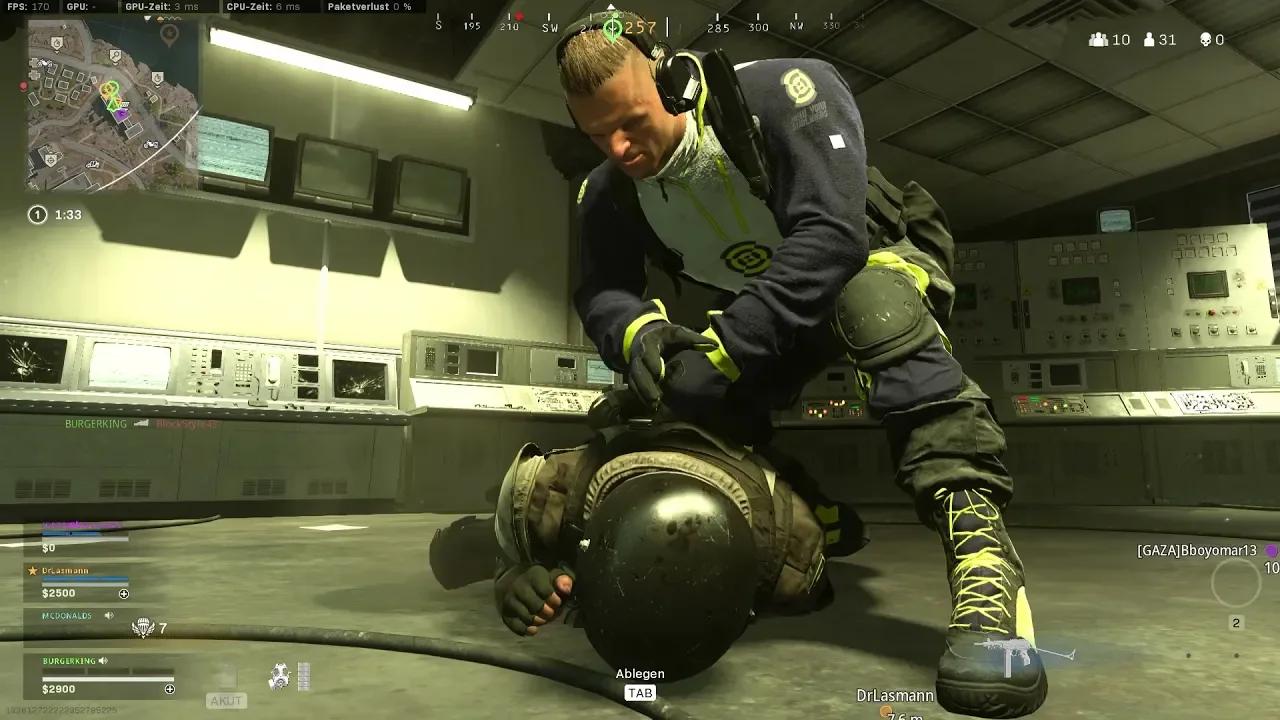
Task: Click the armor plates stack icon
Action: [303, 677]
